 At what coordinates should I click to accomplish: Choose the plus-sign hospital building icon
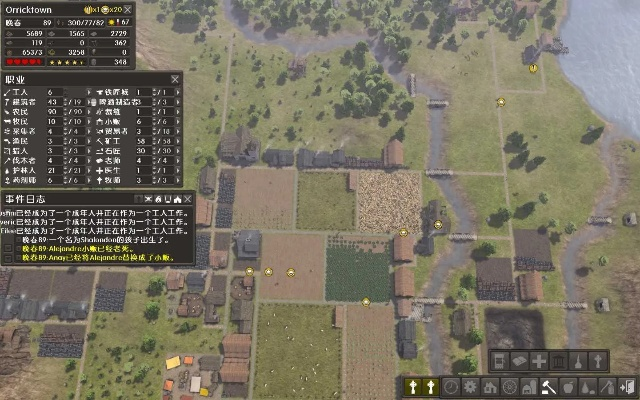(x=539, y=361)
